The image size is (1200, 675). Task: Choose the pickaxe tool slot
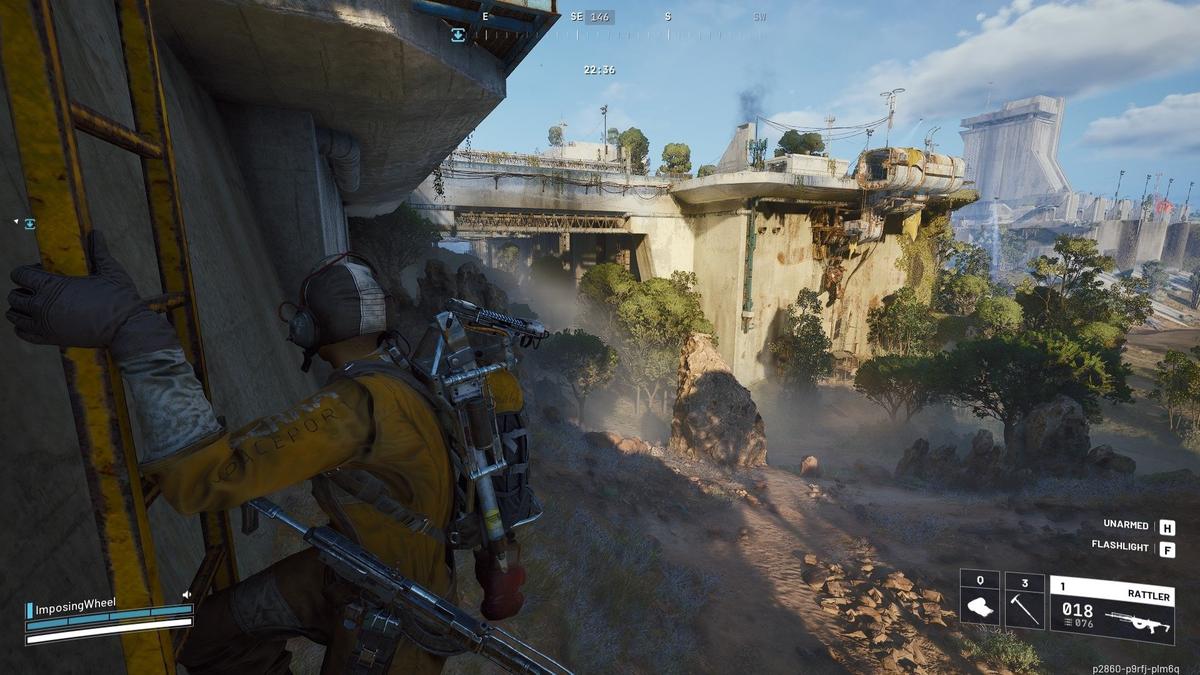point(1024,601)
